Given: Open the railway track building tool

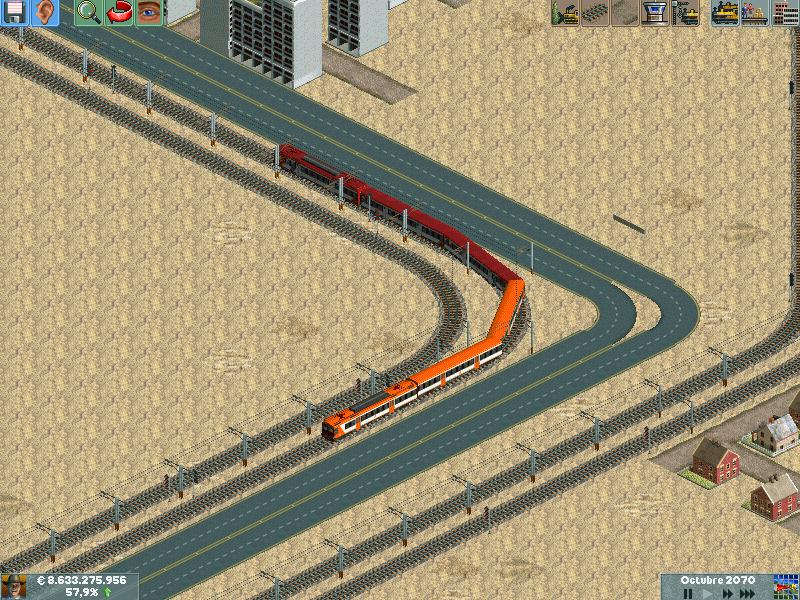Looking at the screenshot, I should (x=595, y=13).
